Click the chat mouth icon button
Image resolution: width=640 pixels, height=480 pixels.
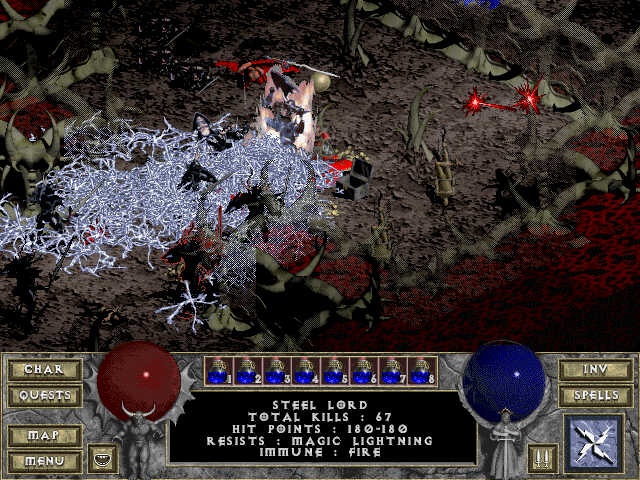(102, 459)
